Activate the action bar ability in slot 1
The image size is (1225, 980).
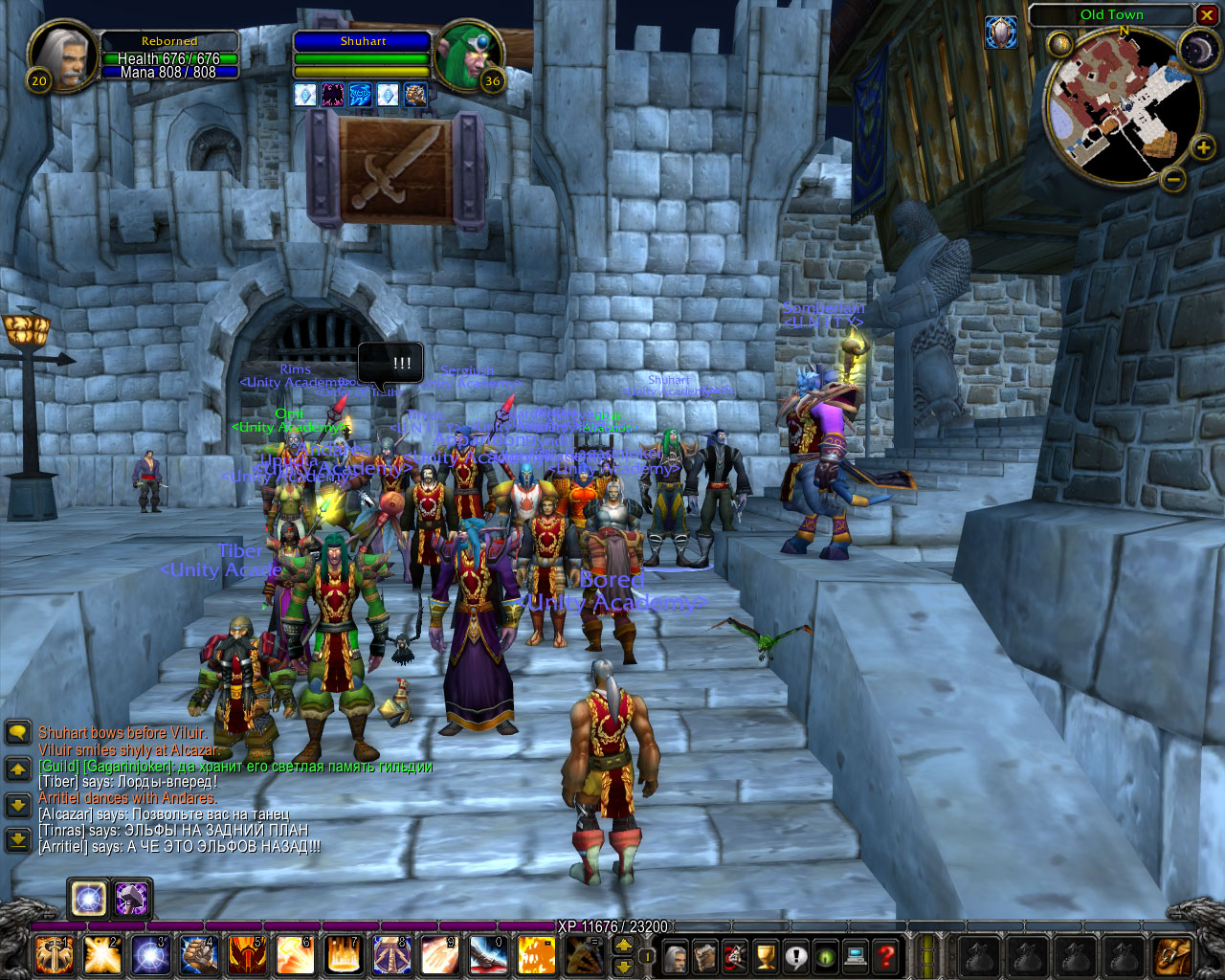[54, 955]
